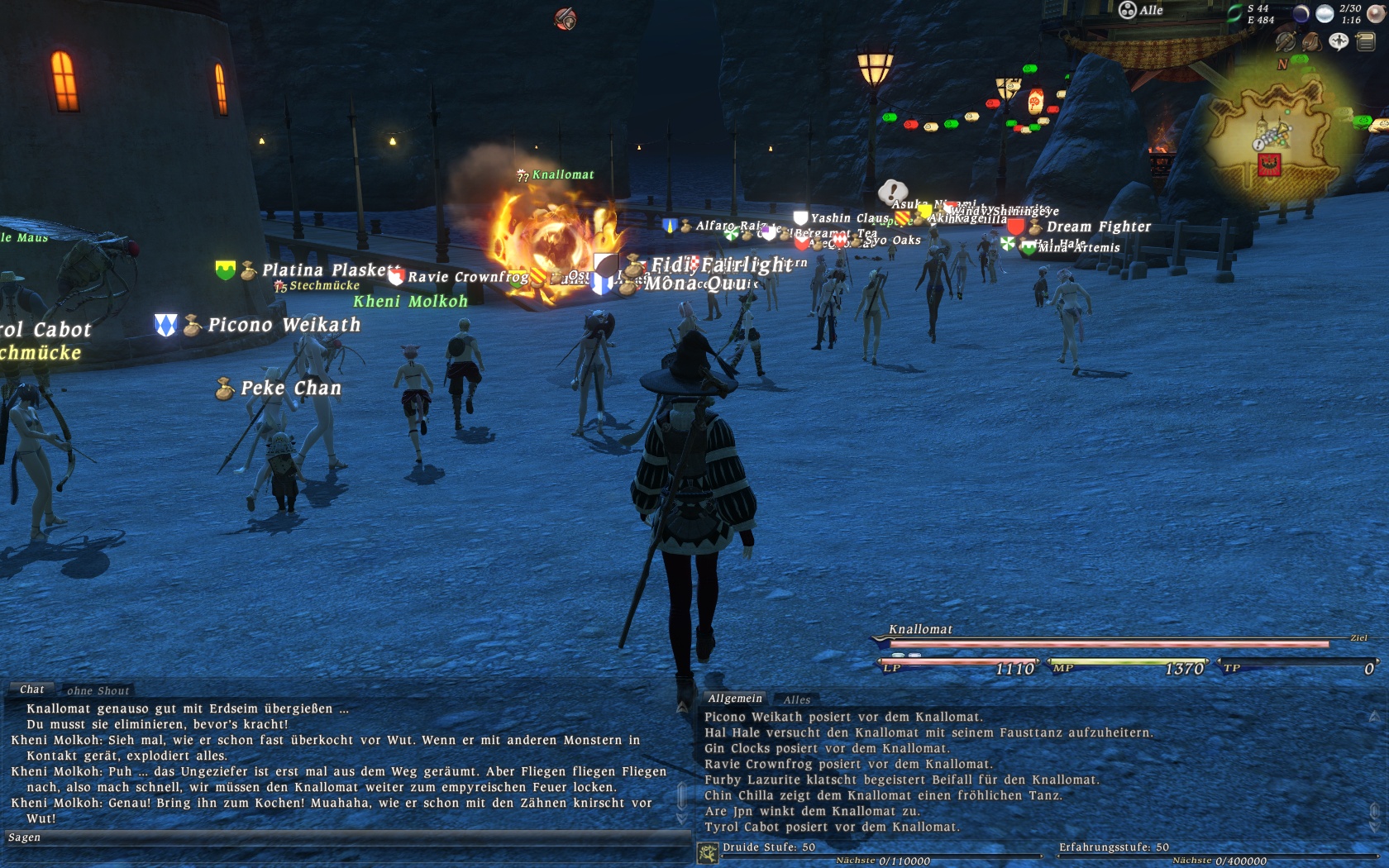1389x868 pixels.
Task: Click the sword and shield gear icon
Action: pyautogui.click(x=1285, y=41)
